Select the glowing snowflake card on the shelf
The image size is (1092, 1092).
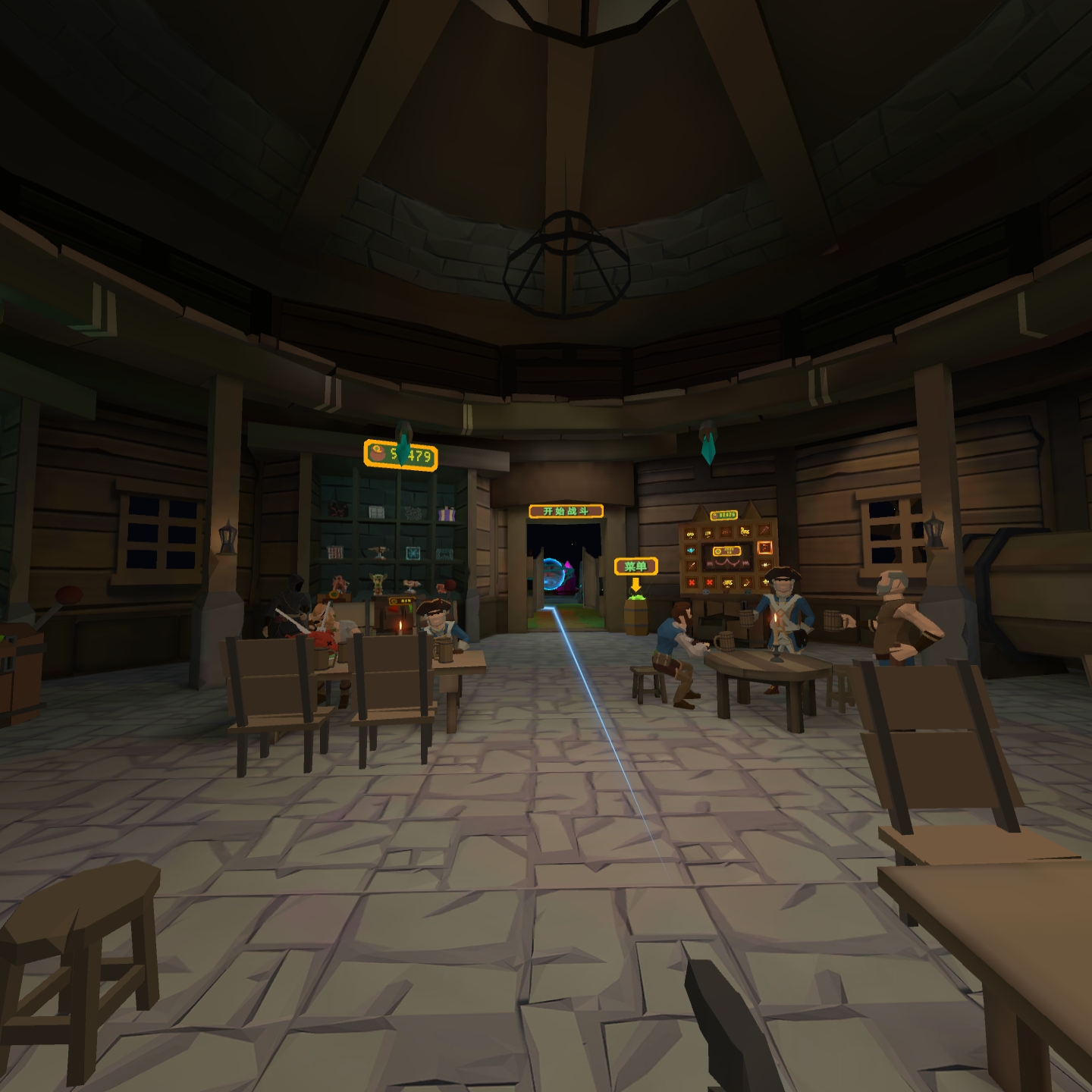[x=413, y=554]
